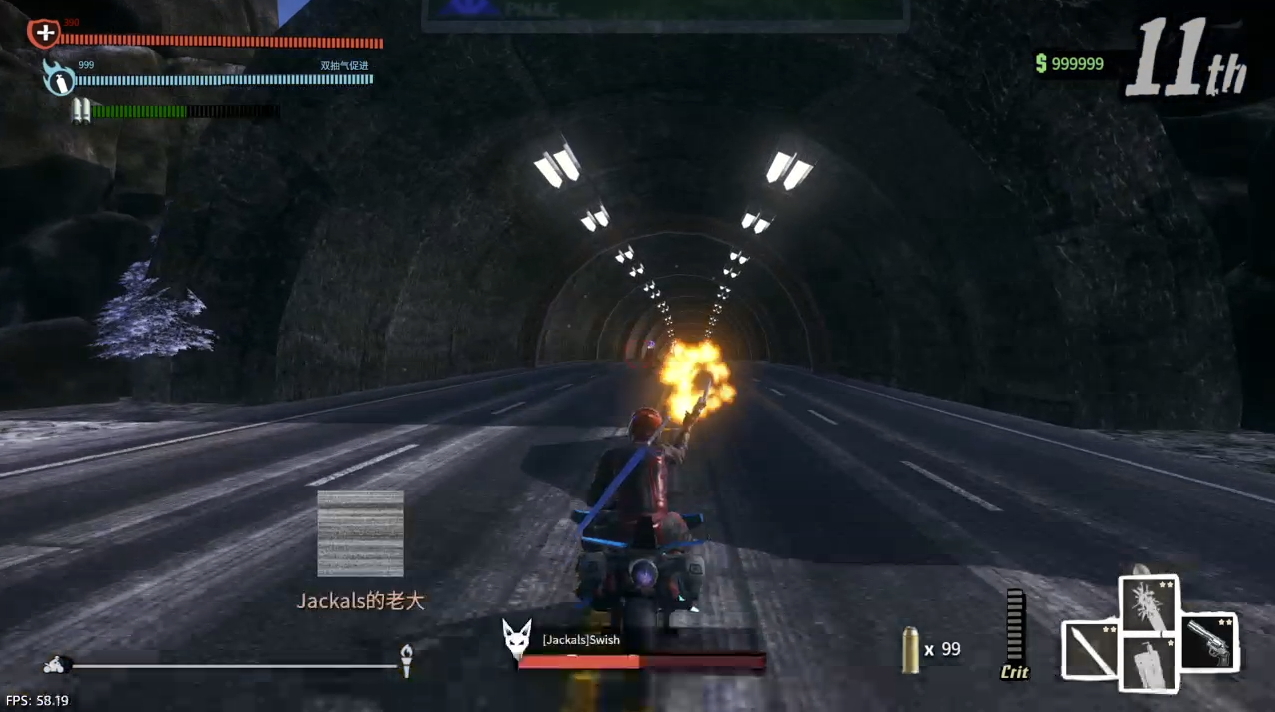The height and width of the screenshot is (712, 1275).
Task: Click the Jackals wolf emblem icon
Action: (x=516, y=640)
